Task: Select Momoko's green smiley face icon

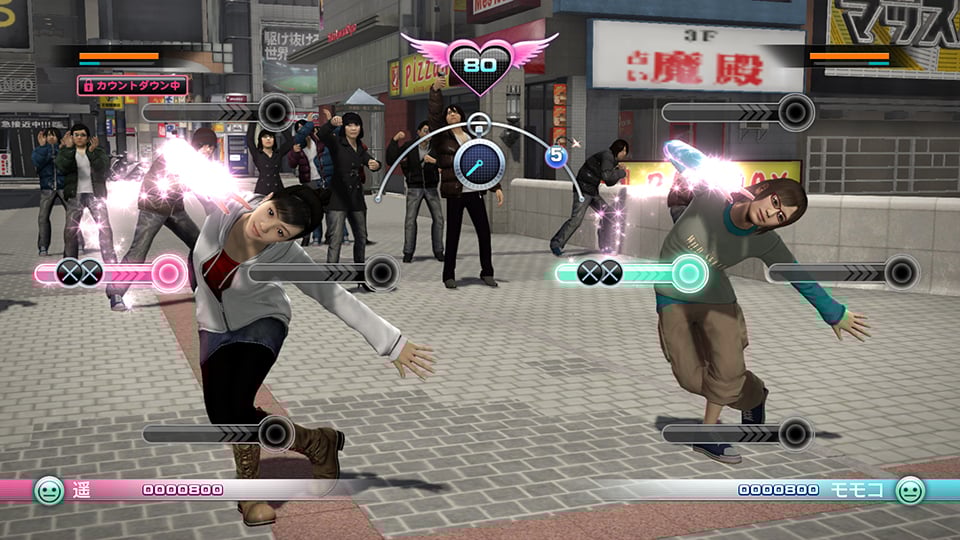Action: 909,490
